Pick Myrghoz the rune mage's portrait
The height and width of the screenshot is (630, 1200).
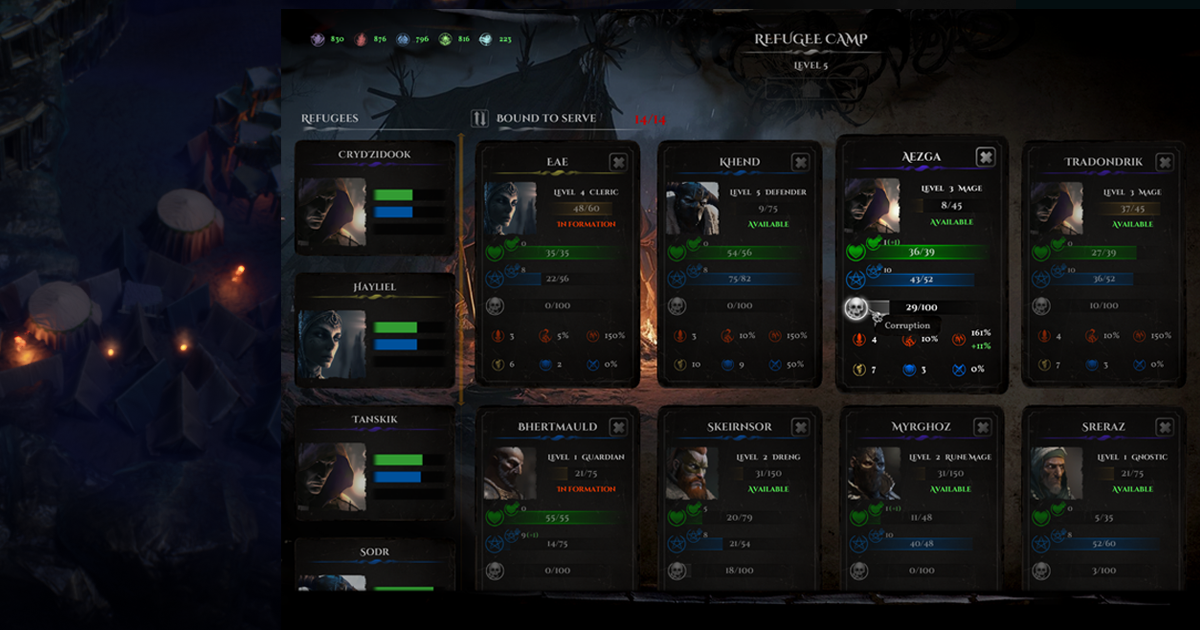pyautogui.click(x=873, y=473)
